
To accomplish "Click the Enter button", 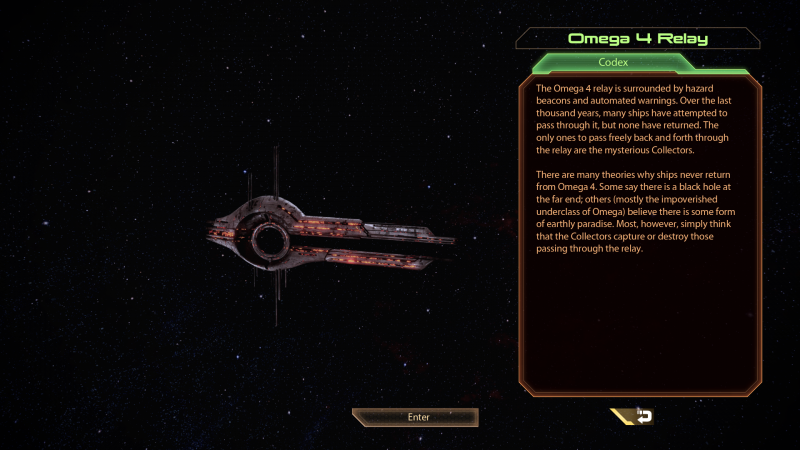I will coord(416,417).
